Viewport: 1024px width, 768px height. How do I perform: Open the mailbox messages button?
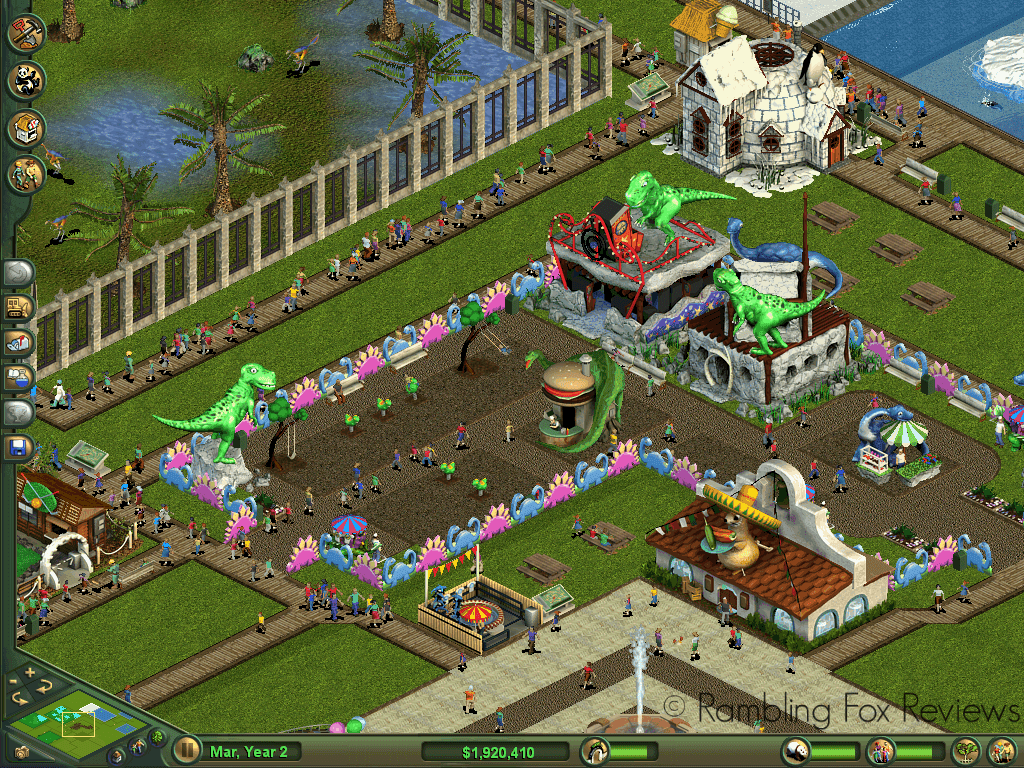coord(19,342)
